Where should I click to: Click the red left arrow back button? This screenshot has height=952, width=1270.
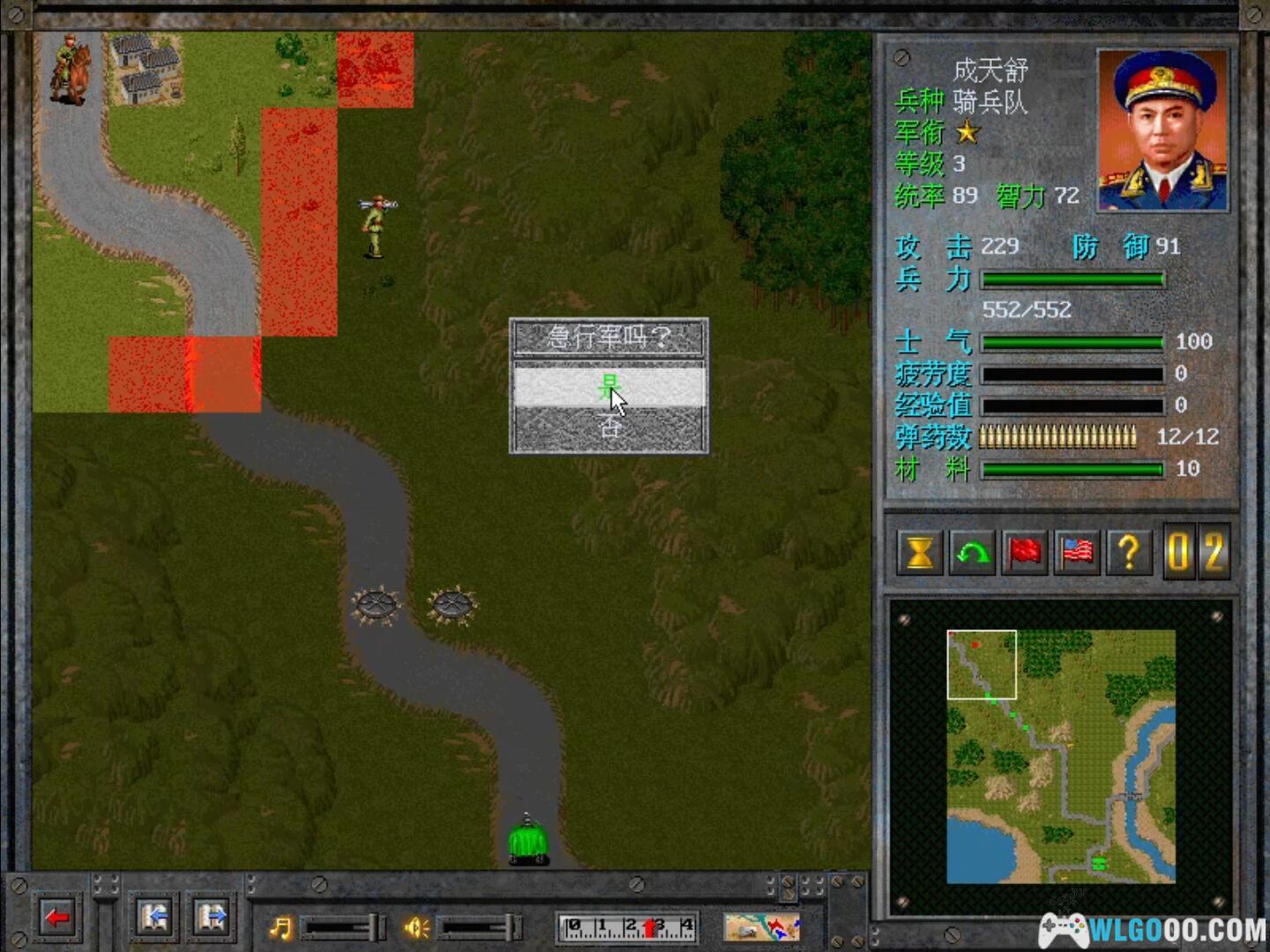pyautogui.click(x=58, y=919)
